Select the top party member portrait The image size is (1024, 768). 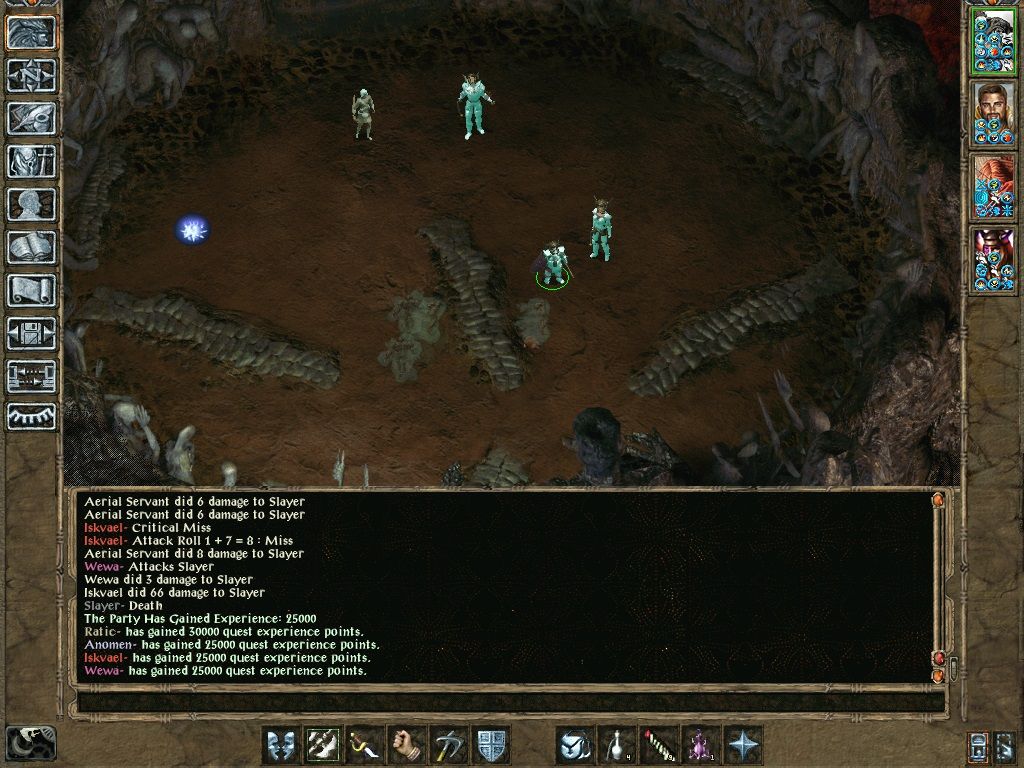(994, 42)
